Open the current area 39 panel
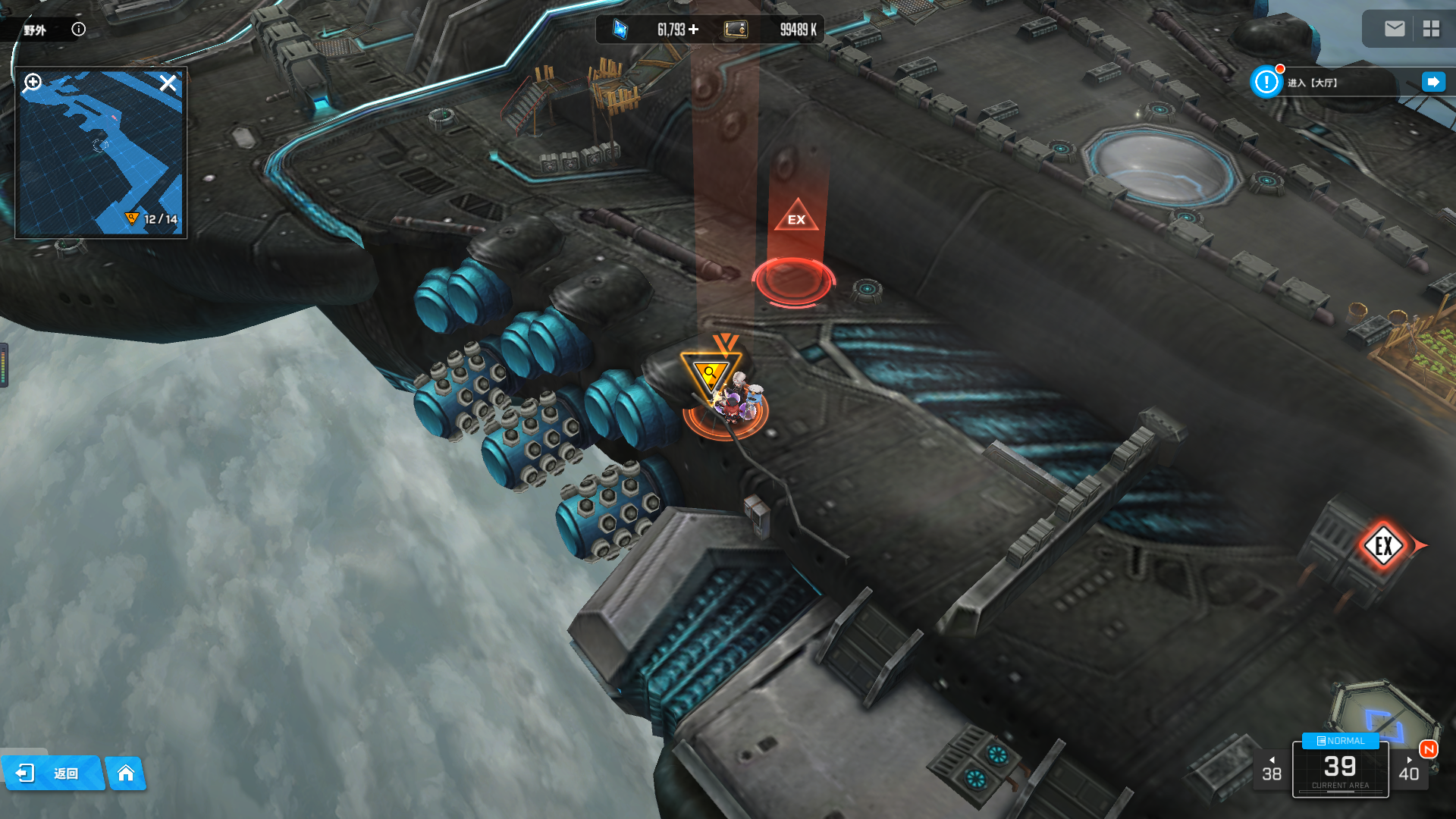The height and width of the screenshot is (819, 1456). click(1340, 771)
